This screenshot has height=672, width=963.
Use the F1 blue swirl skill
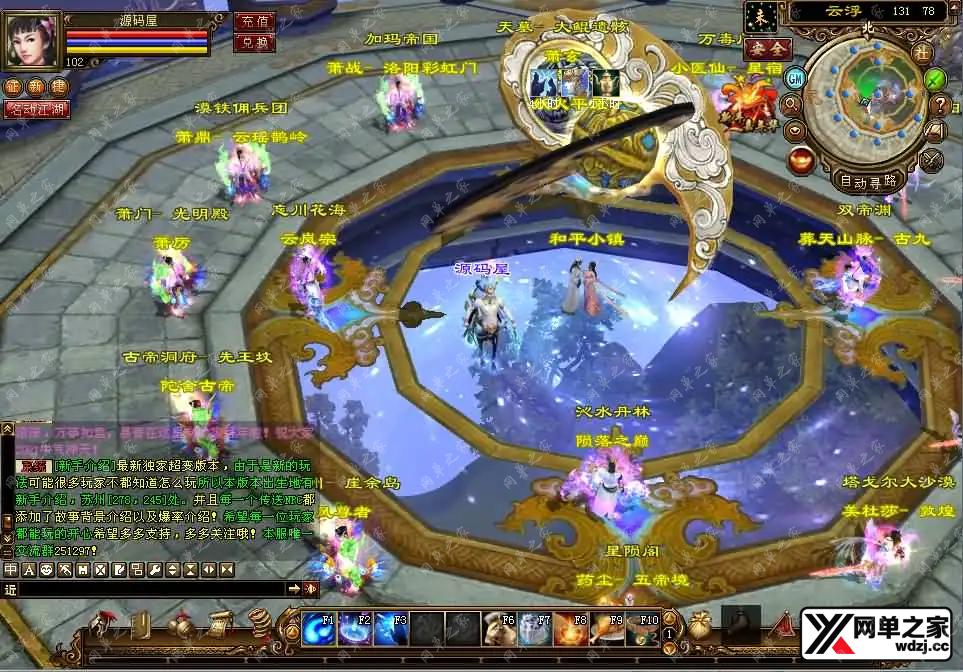319,629
